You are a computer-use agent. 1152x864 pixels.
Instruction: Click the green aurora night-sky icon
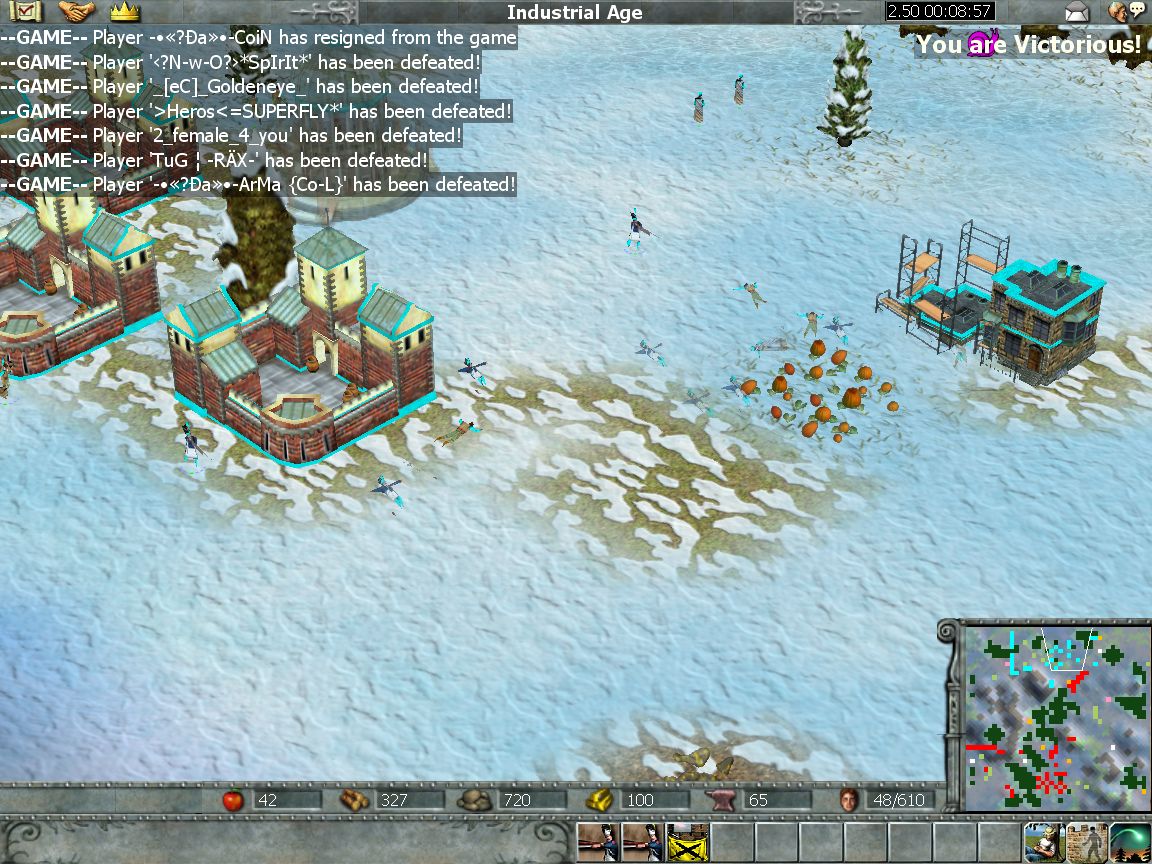point(1130,843)
